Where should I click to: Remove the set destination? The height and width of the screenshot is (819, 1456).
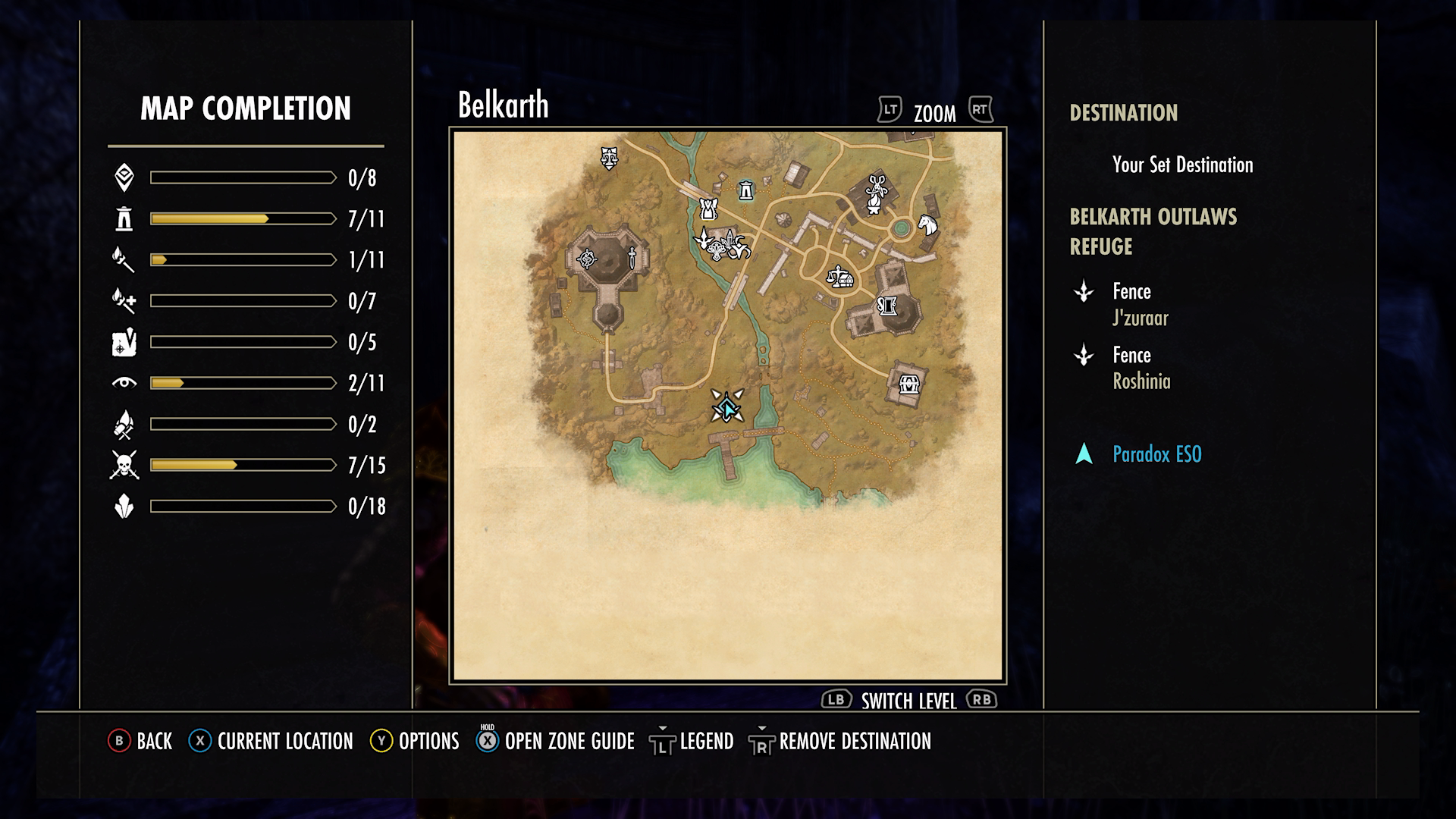click(840, 741)
